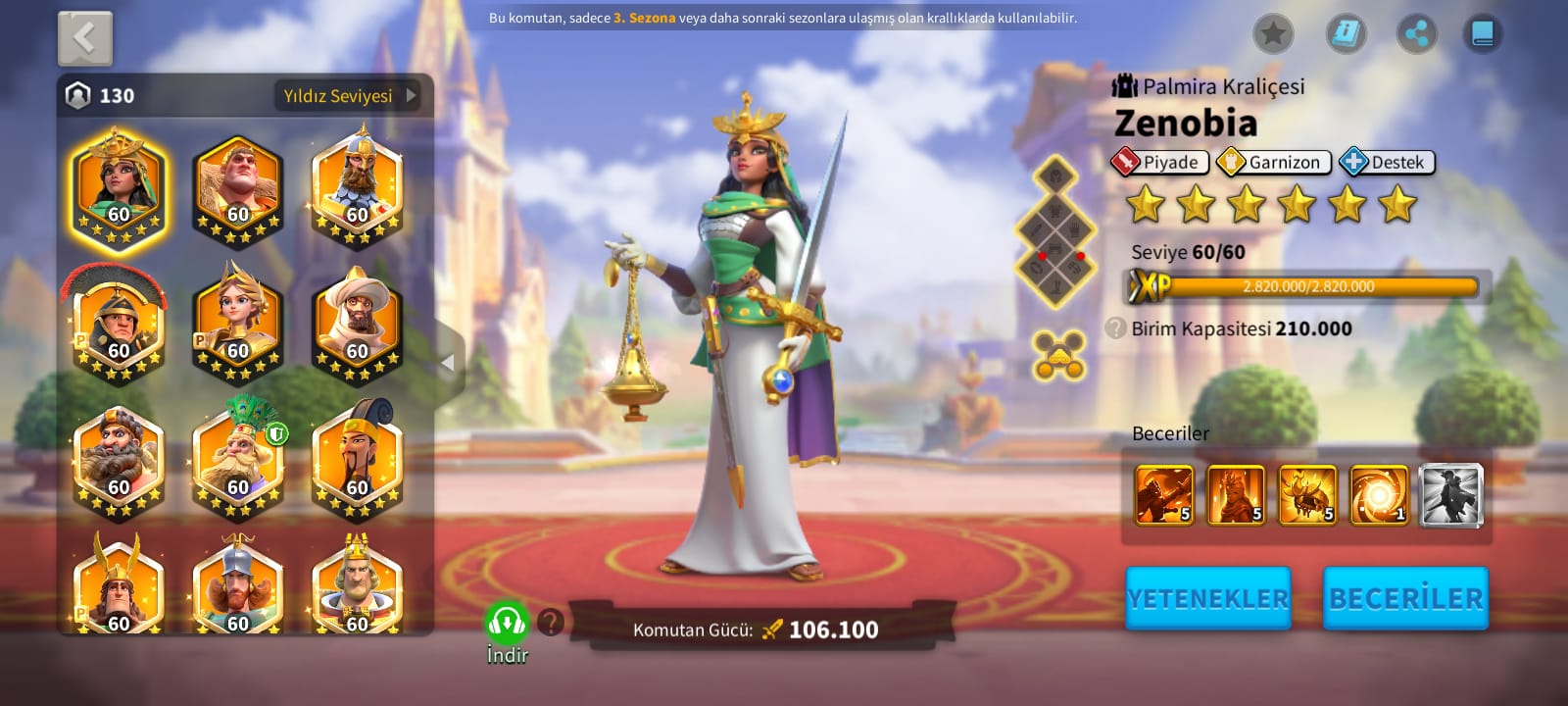Select the white-turbaned bearded commander

point(357,326)
